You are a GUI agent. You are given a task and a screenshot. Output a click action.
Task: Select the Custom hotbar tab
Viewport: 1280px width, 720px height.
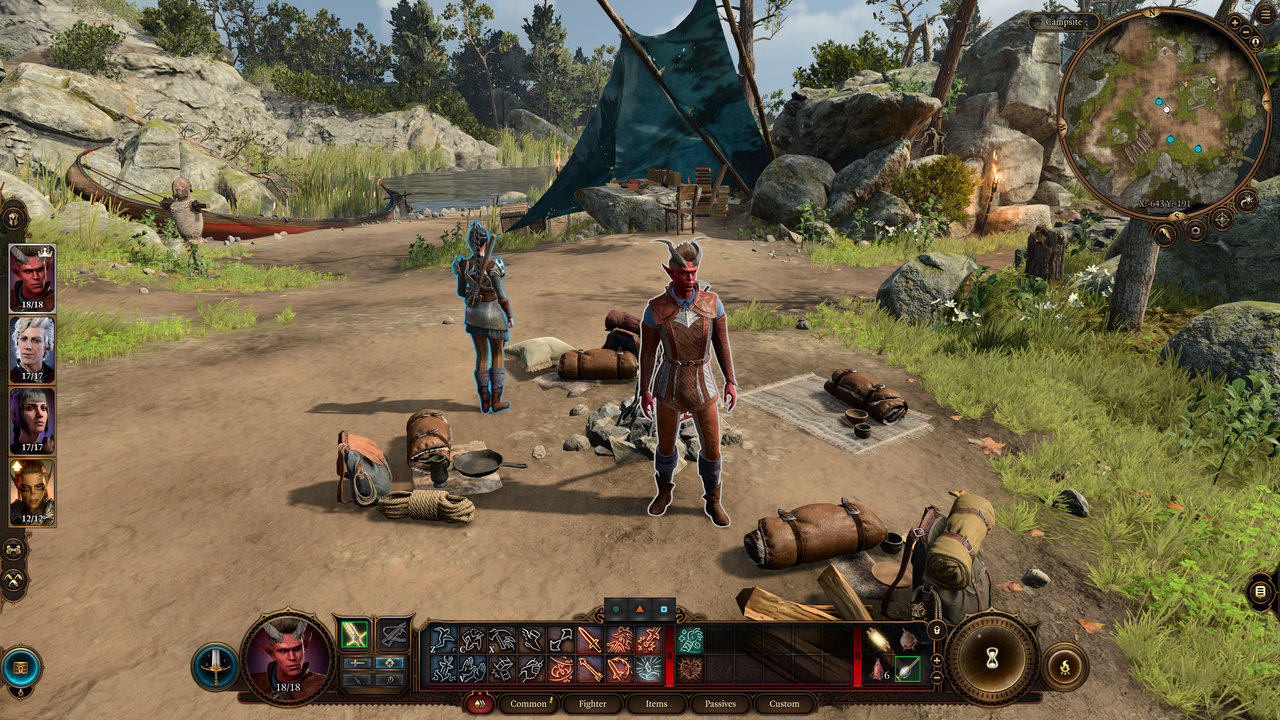pyautogui.click(x=784, y=703)
